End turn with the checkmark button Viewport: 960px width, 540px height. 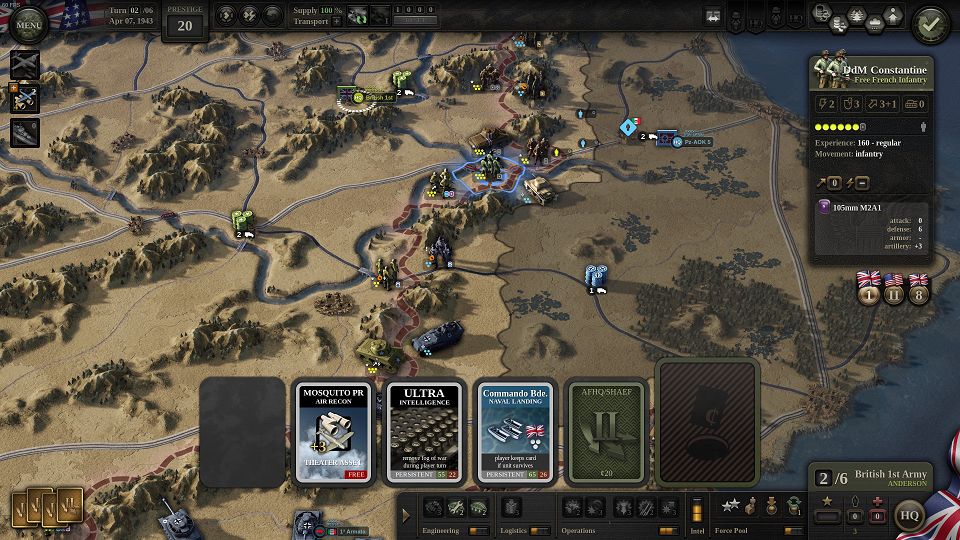pos(932,21)
